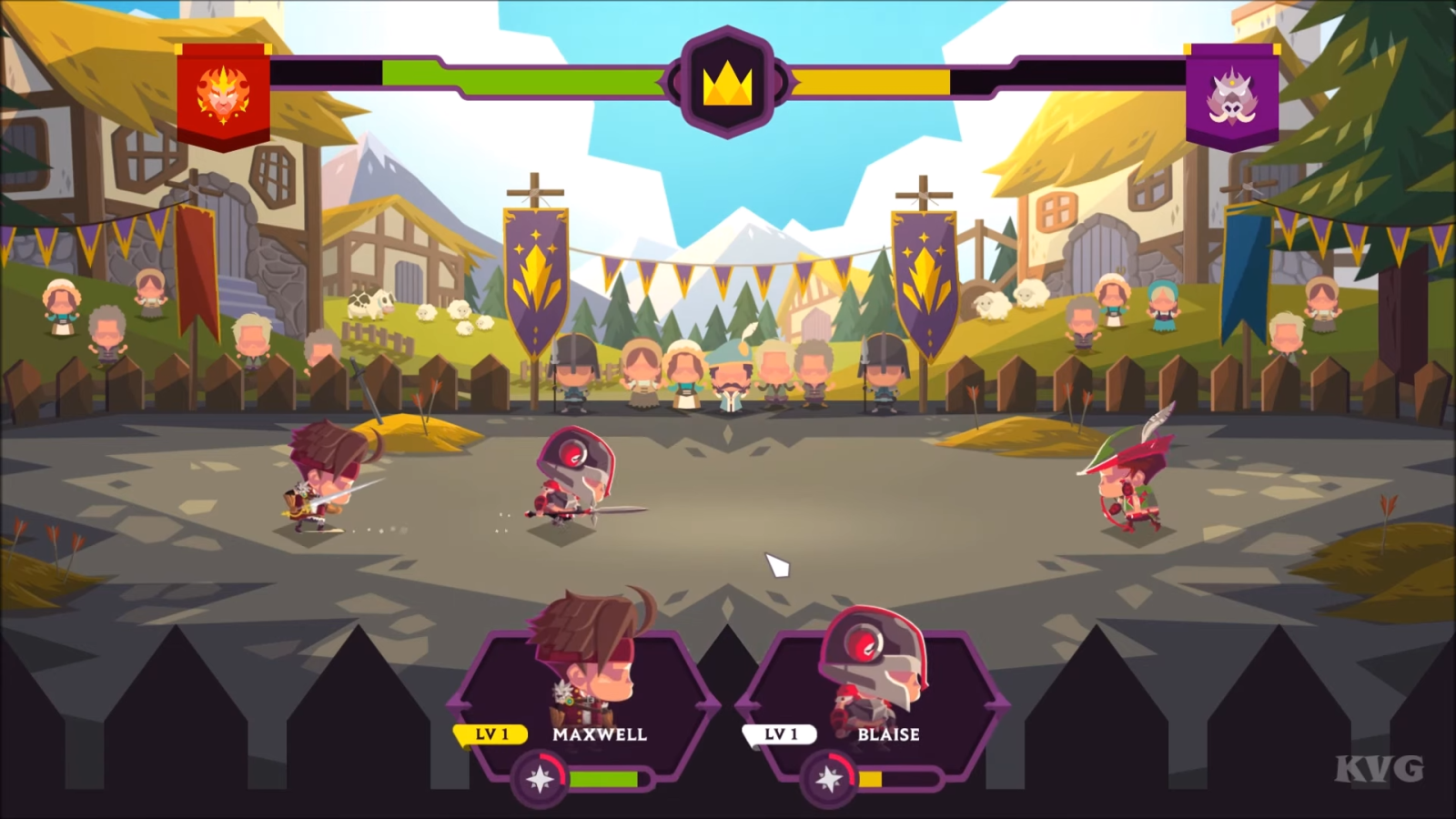Screen dimensions: 1456x819
Task: Click Blaise's white LV 1 button
Action: (779, 733)
